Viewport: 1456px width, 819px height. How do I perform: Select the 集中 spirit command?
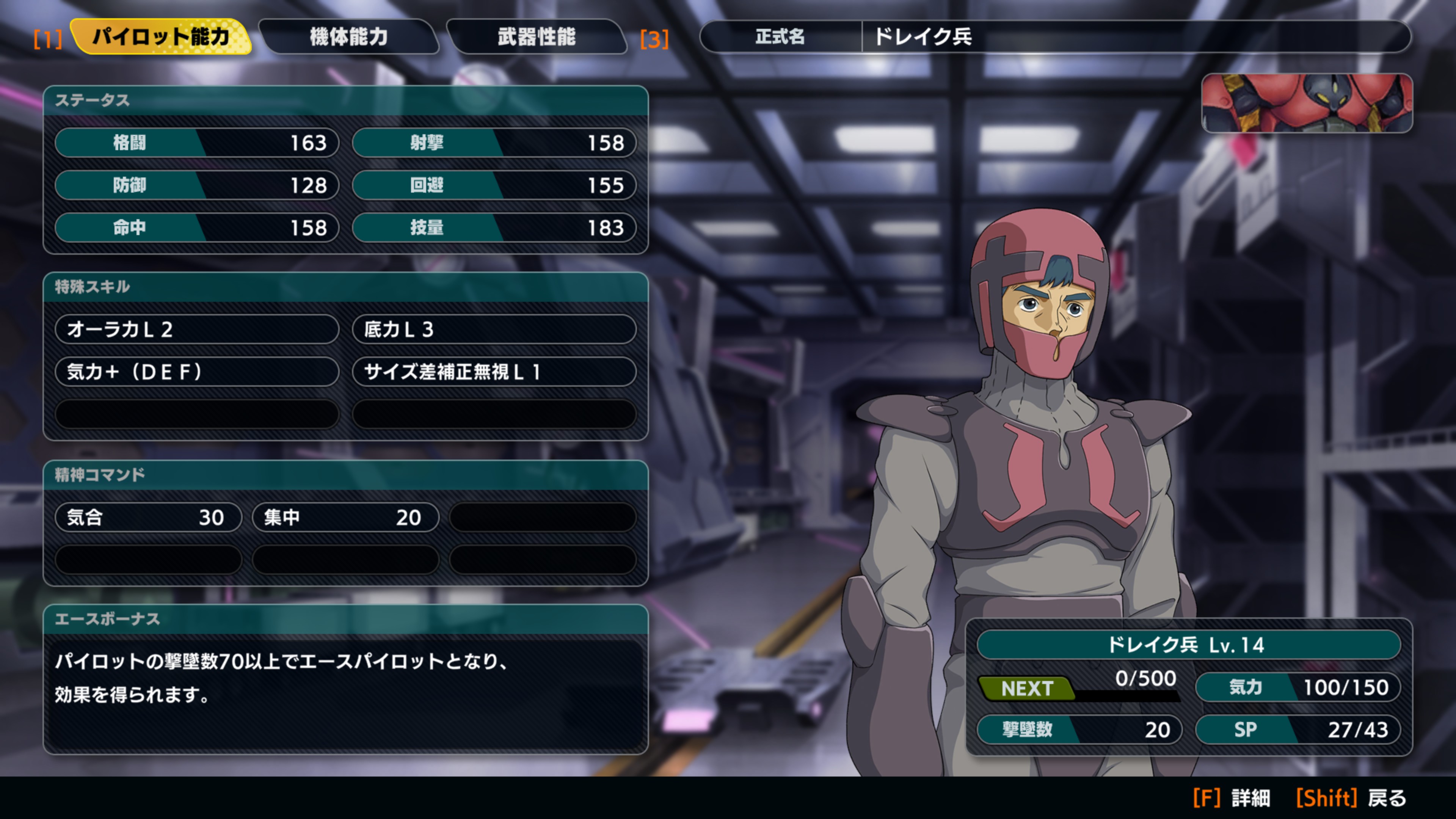[x=345, y=517]
